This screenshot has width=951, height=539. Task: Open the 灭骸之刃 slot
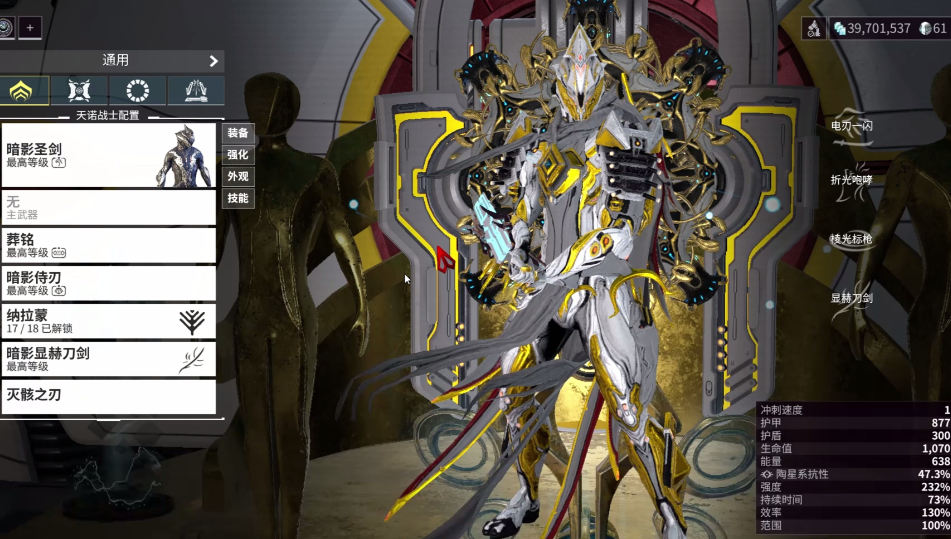click(x=108, y=396)
